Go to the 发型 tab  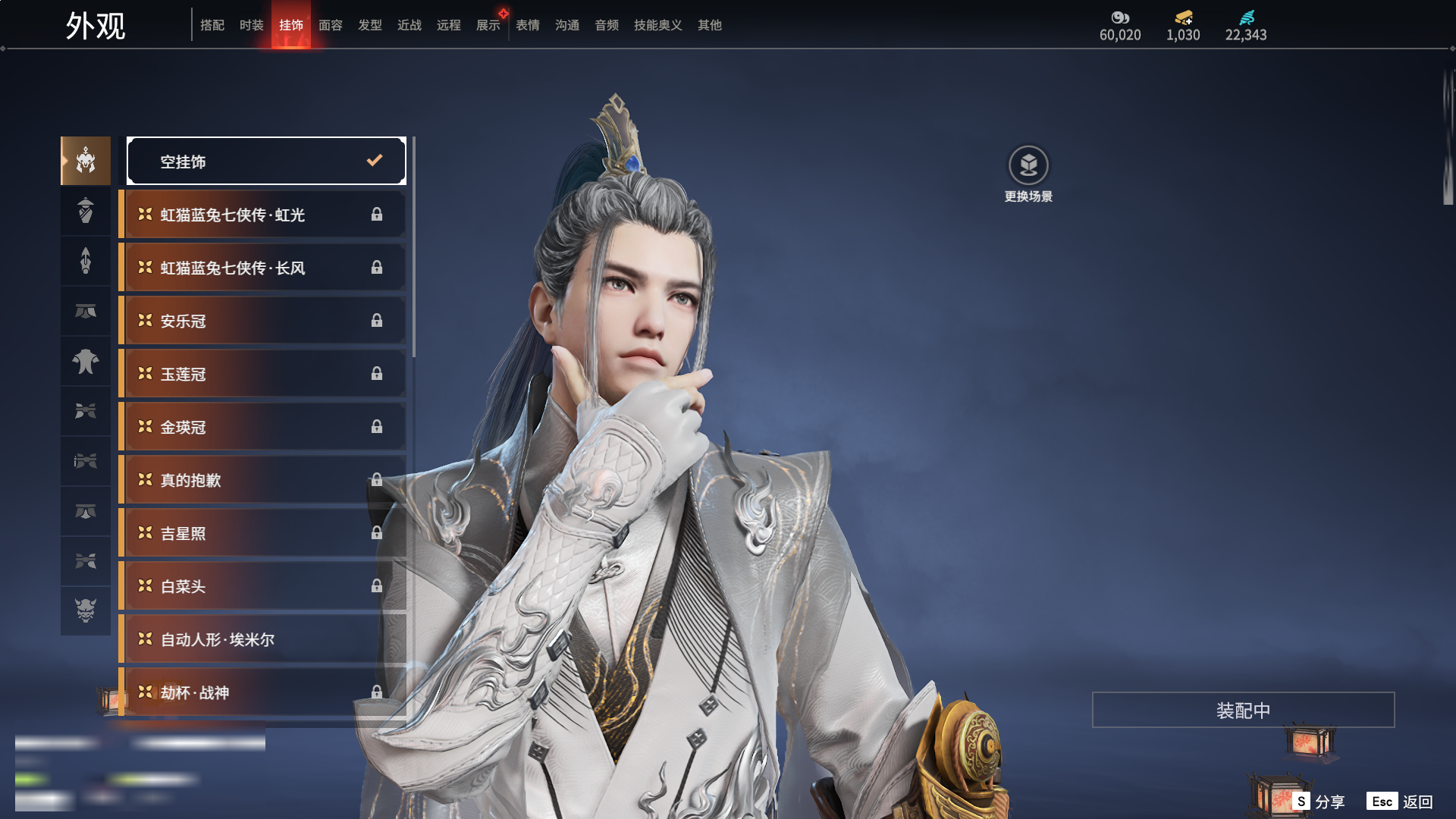369,25
